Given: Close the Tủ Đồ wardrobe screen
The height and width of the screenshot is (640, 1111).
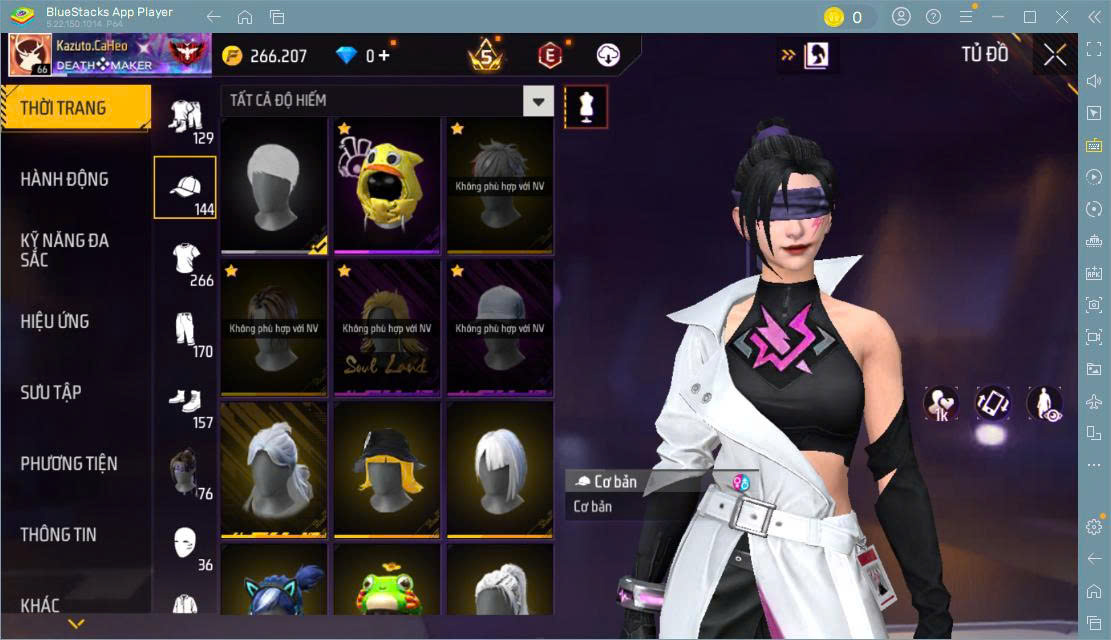Looking at the screenshot, I should [x=1054, y=55].
